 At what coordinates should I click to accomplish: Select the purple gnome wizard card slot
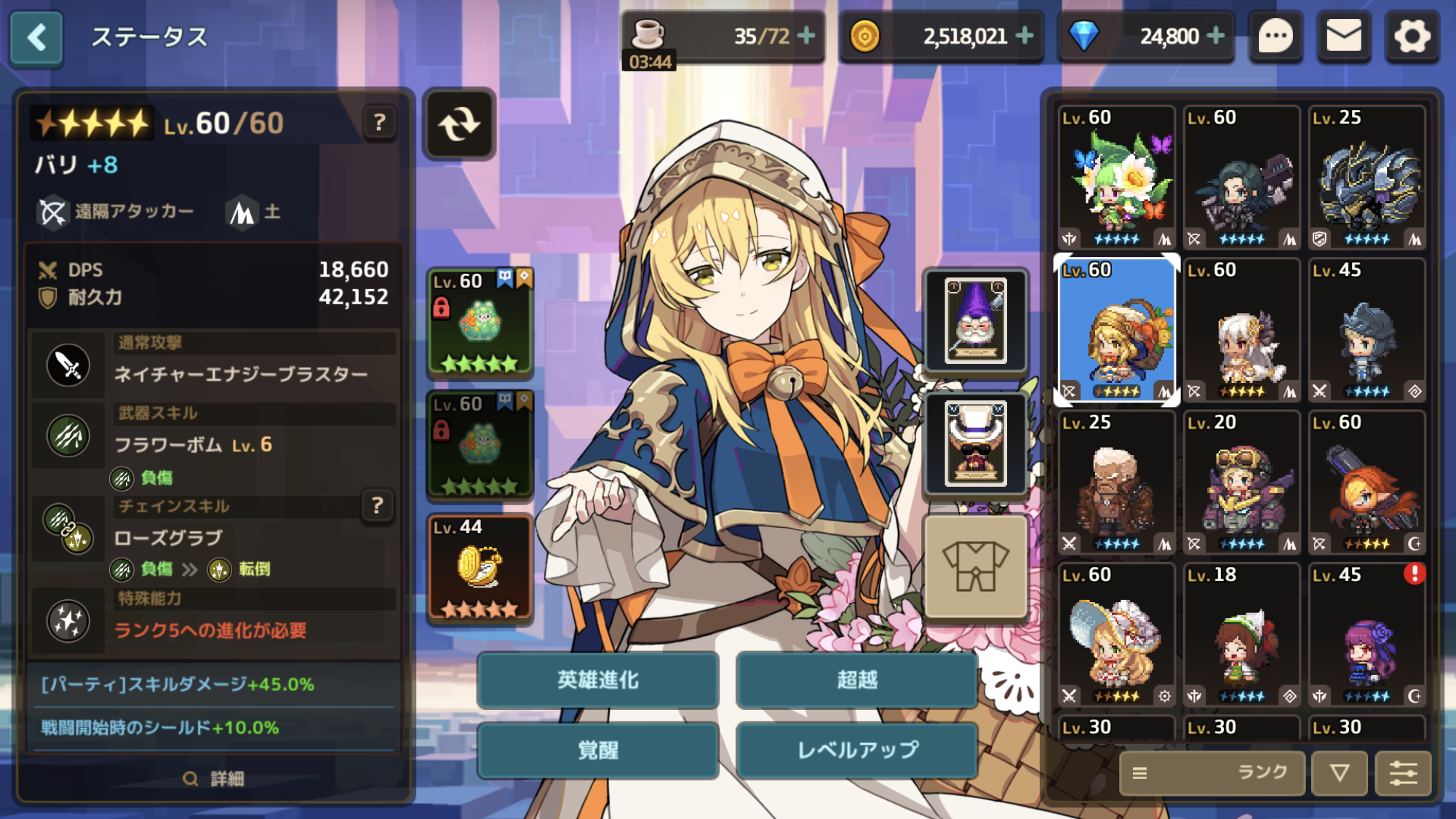click(975, 320)
